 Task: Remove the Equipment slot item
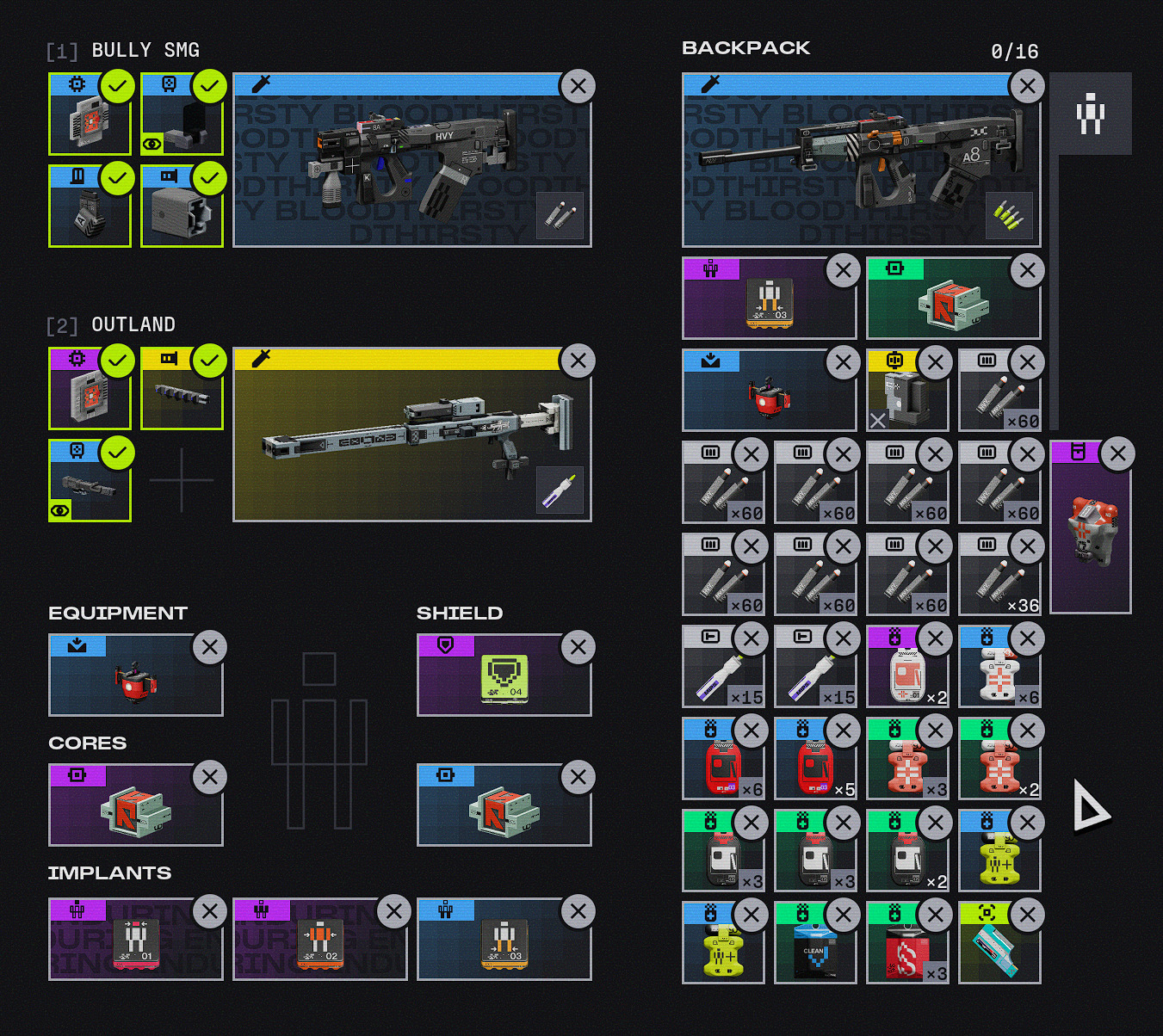pyautogui.click(x=209, y=647)
